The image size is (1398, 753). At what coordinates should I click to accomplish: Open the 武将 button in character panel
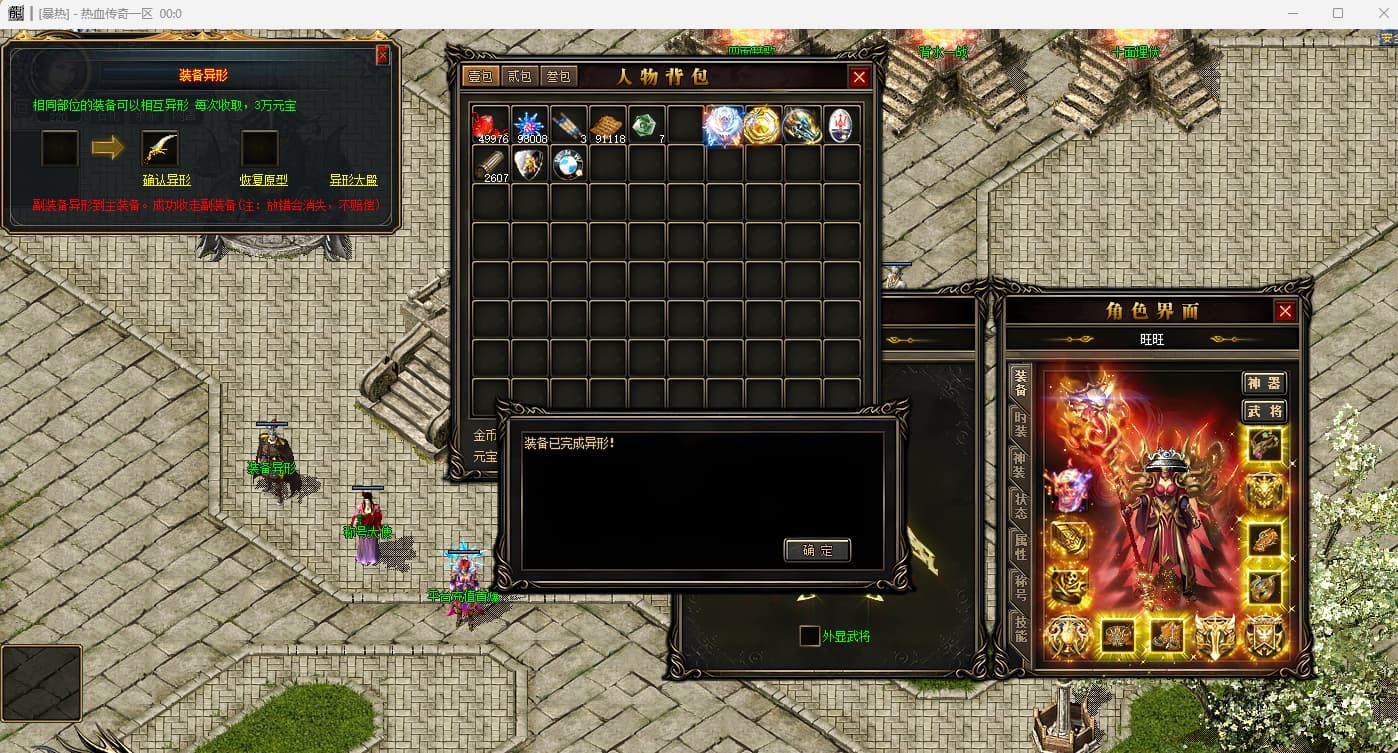coord(1264,411)
